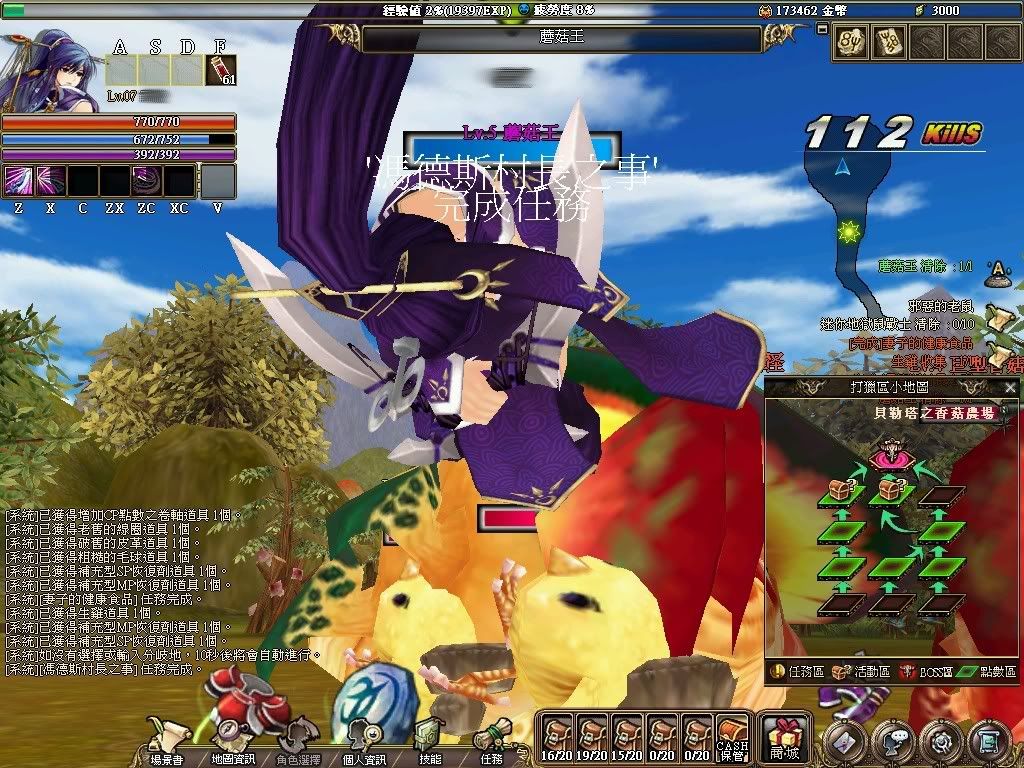This screenshot has height=768, width=1024.
Task: Close the 打獵區小地圖 hunting minimap panel
Action: click(x=1010, y=388)
